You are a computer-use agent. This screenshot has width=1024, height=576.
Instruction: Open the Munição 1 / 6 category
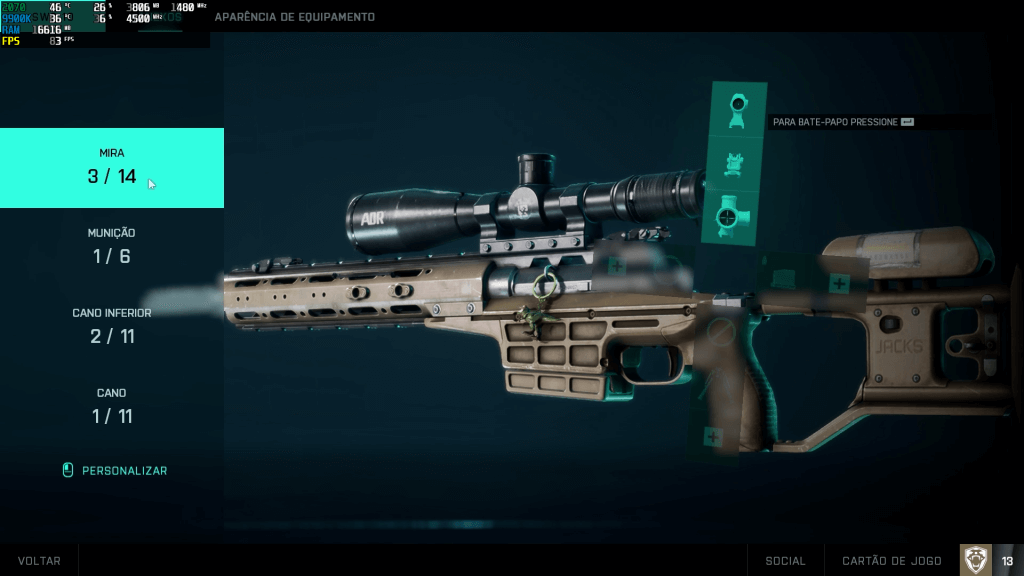(112, 246)
